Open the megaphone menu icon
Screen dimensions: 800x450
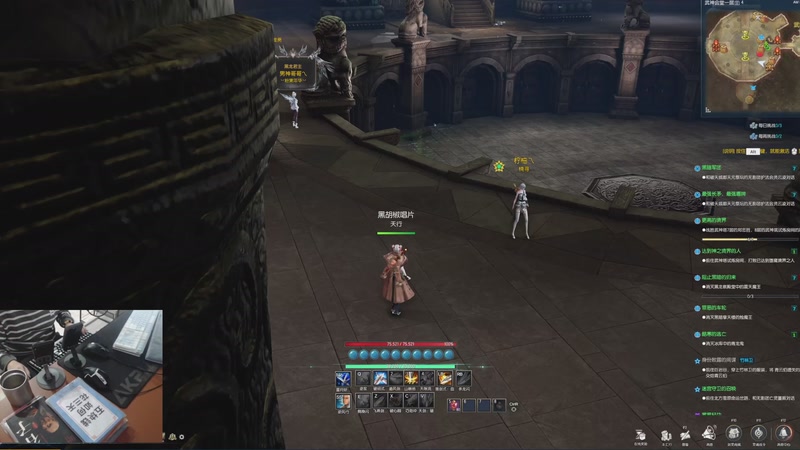click(709, 432)
